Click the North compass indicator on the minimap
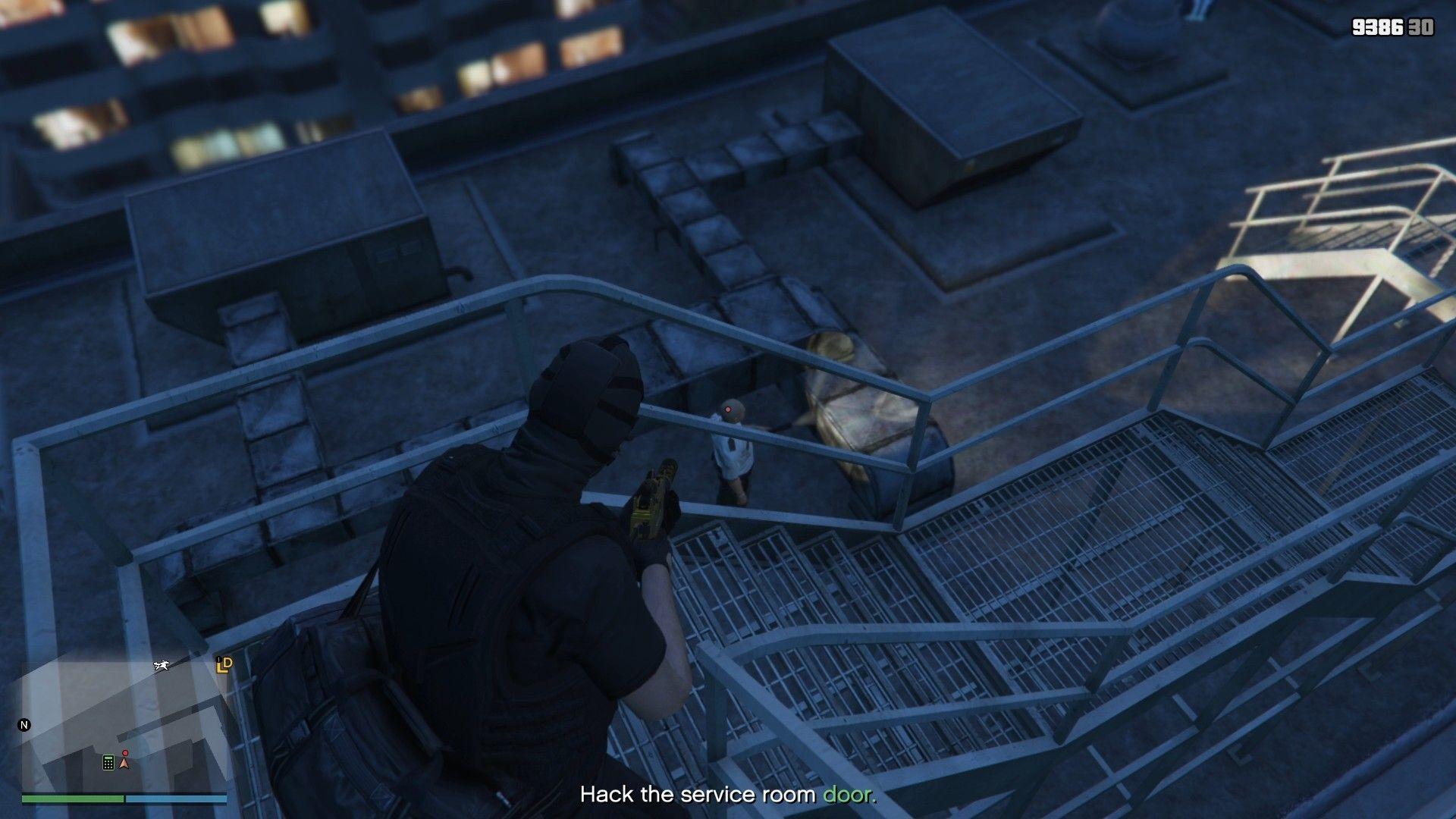The image size is (1456, 819). 24,724
